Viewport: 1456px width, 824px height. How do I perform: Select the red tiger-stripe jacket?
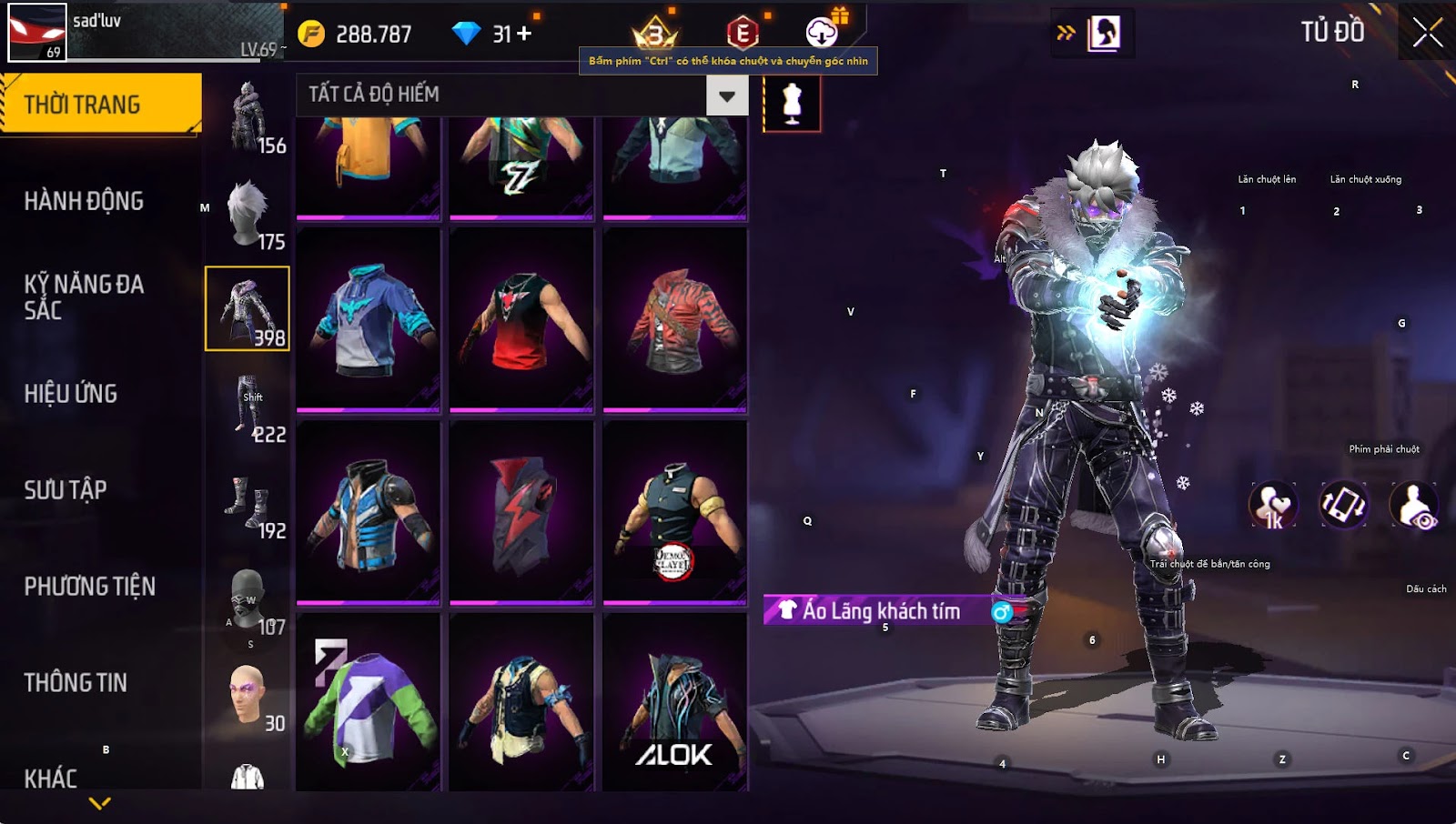(x=674, y=318)
